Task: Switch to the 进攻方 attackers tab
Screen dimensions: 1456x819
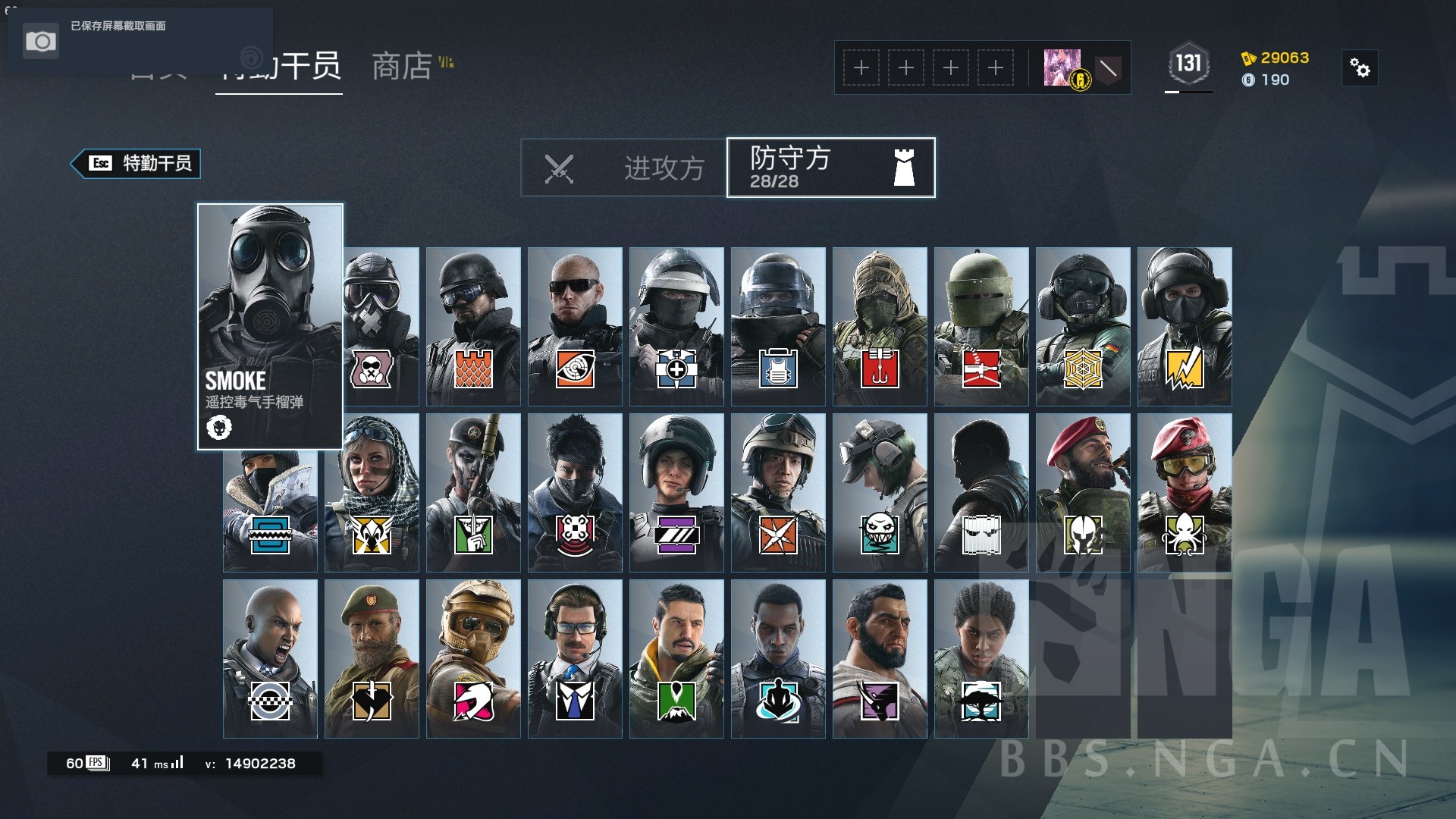Action: pos(665,168)
